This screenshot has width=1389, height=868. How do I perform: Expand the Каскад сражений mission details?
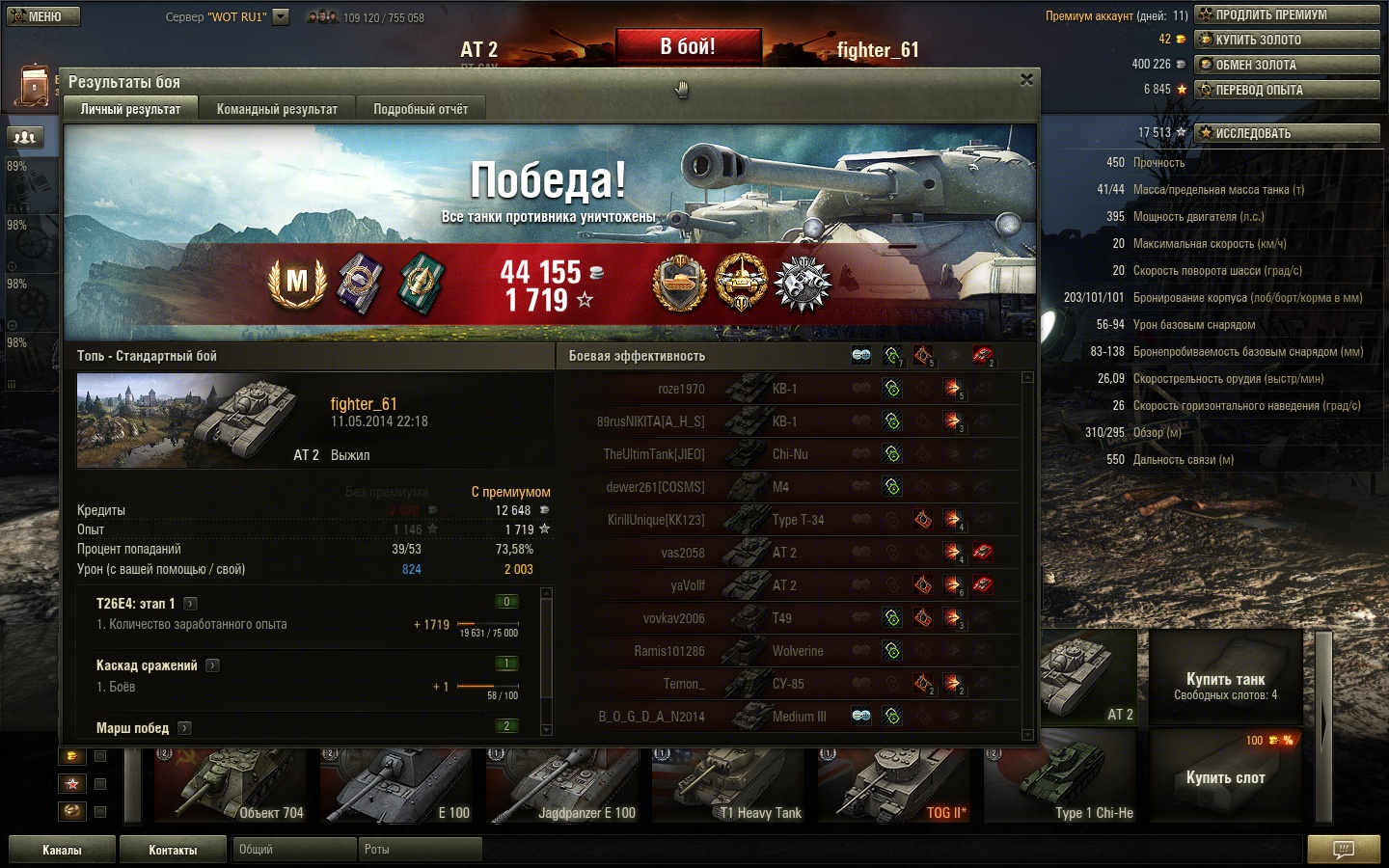click(212, 665)
